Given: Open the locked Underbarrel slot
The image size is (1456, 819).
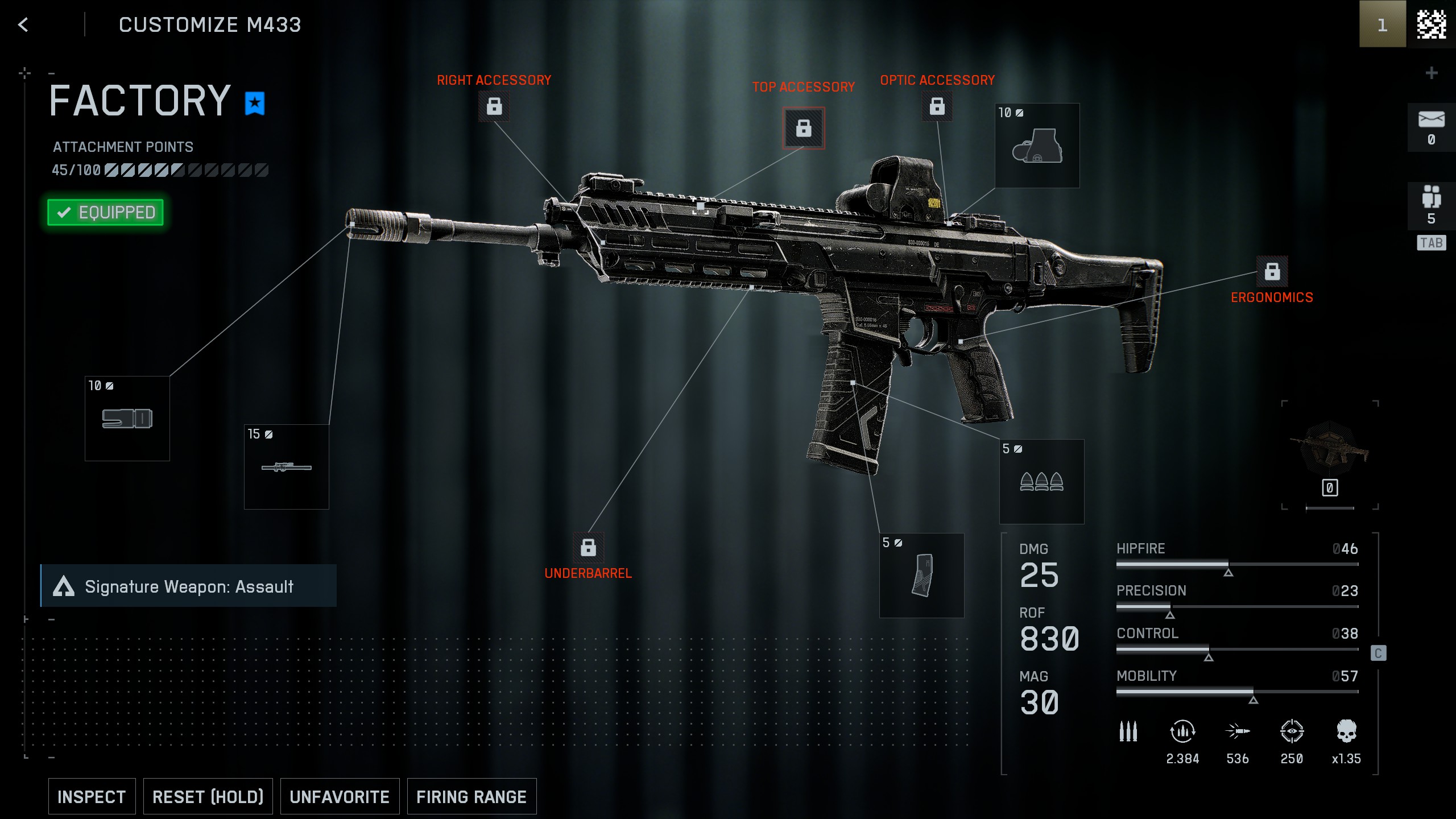Looking at the screenshot, I should coord(588,548).
